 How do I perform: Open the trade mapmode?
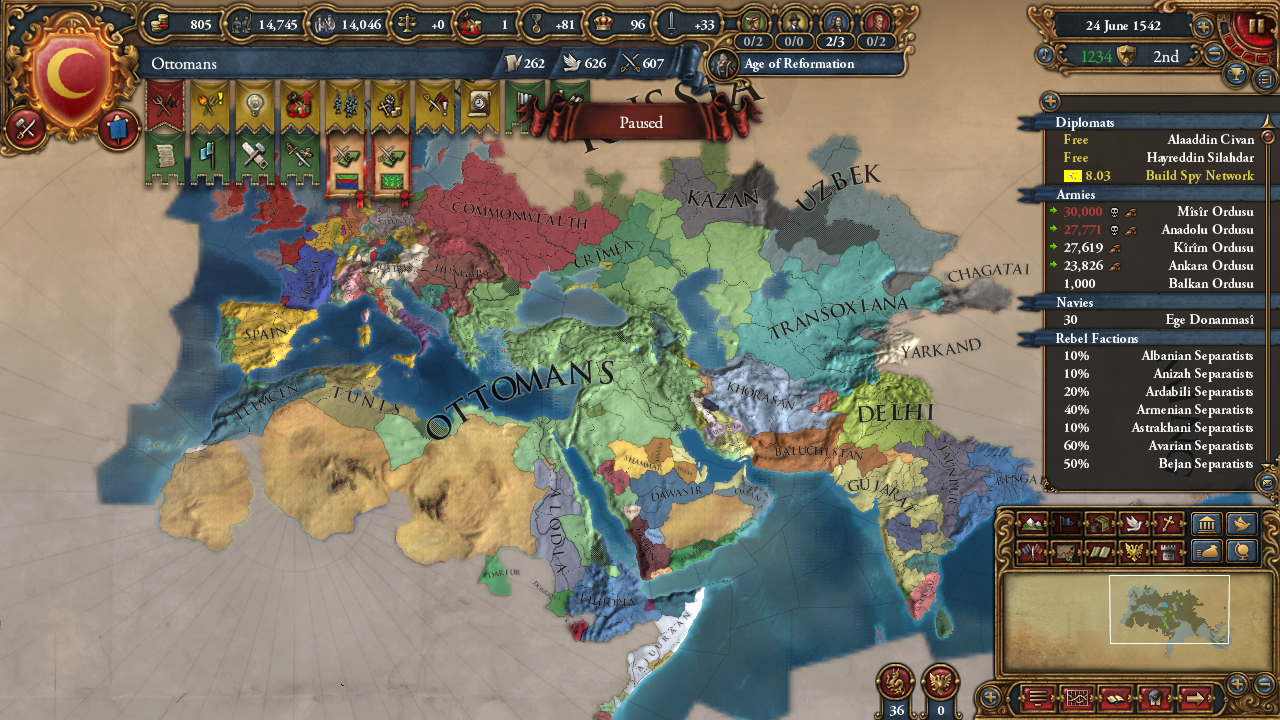pyautogui.click(x=1099, y=523)
